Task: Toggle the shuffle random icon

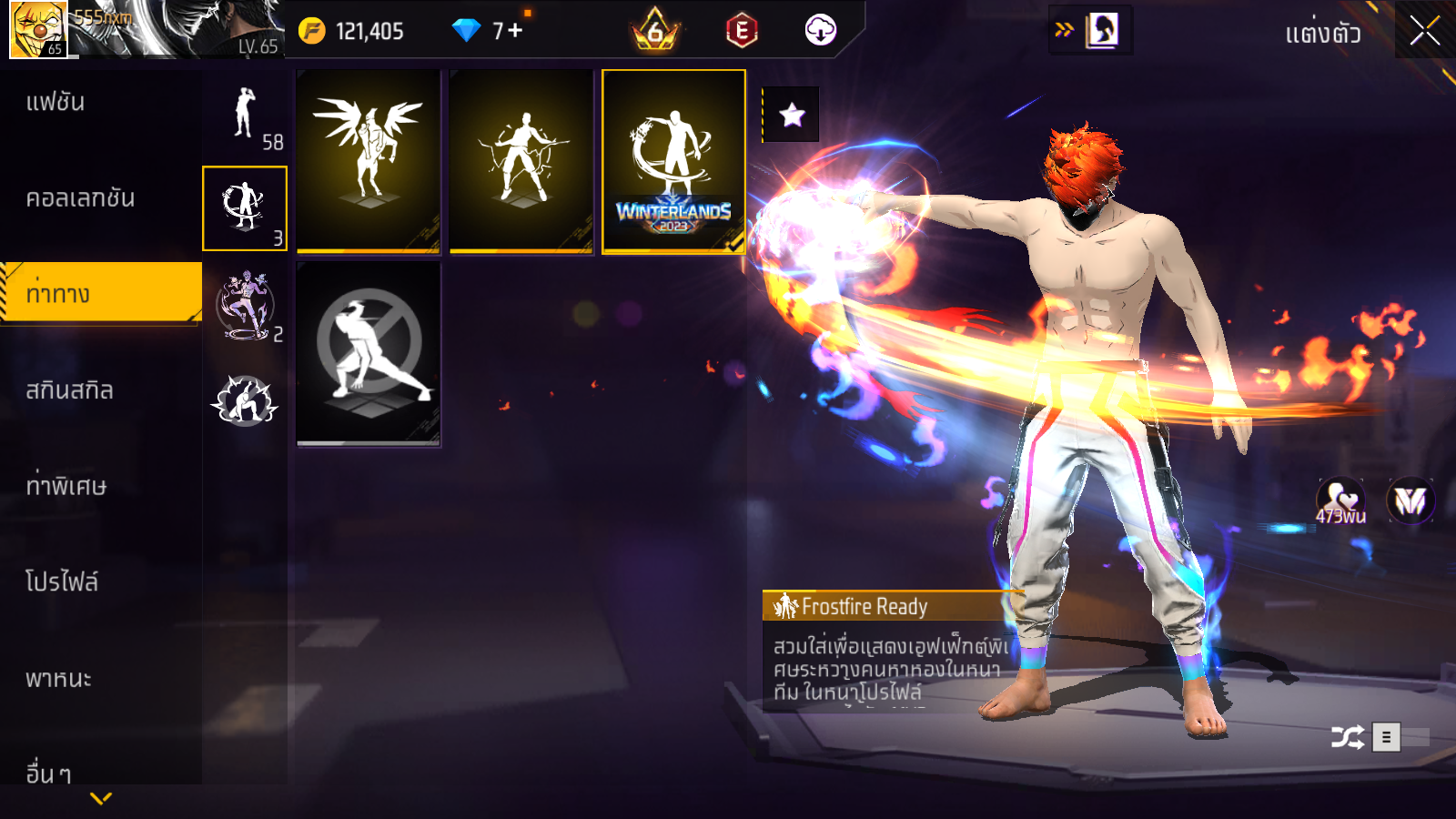Action: point(1347,737)
